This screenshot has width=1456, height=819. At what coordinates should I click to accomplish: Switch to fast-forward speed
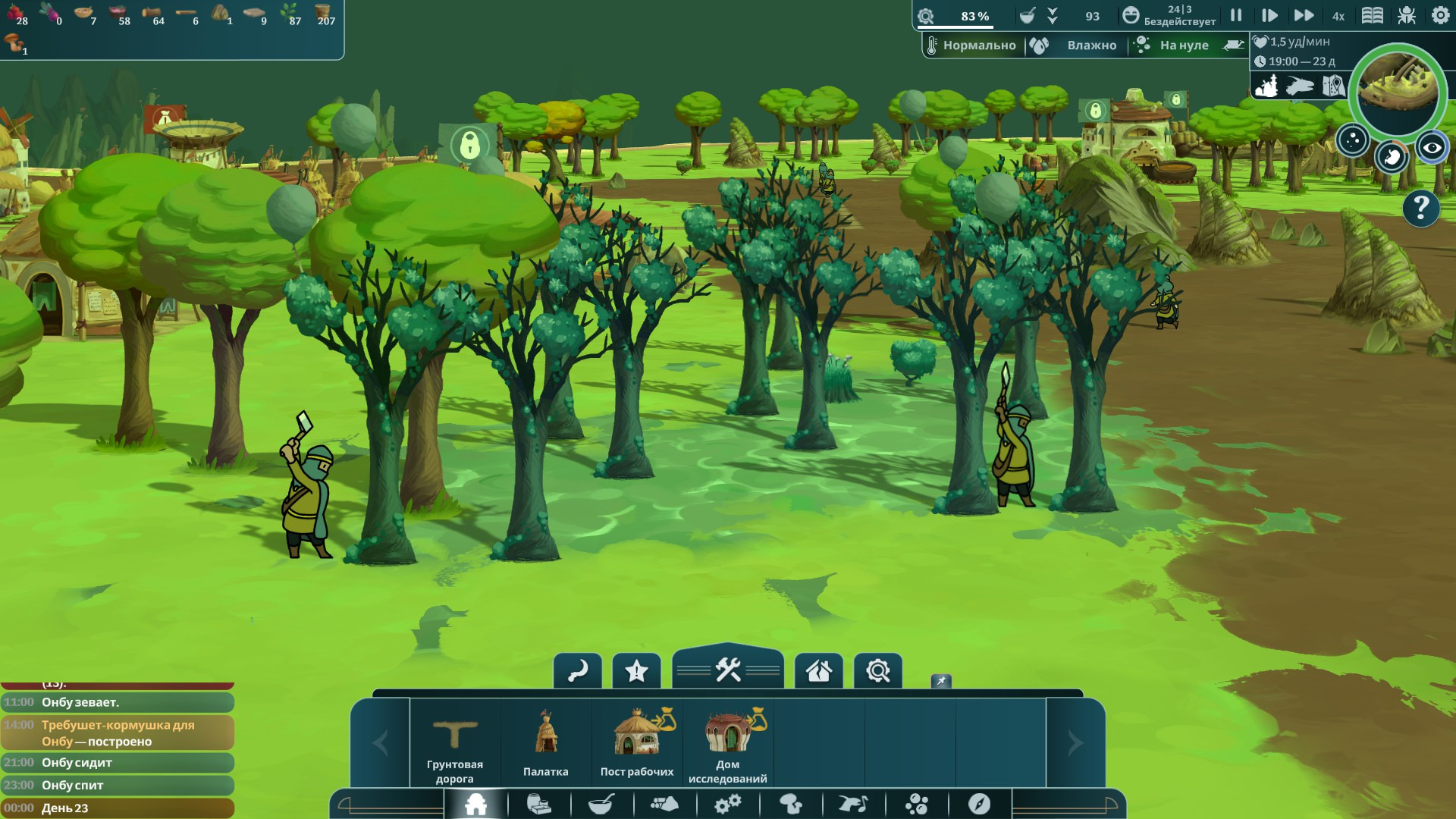(1304, 15)
